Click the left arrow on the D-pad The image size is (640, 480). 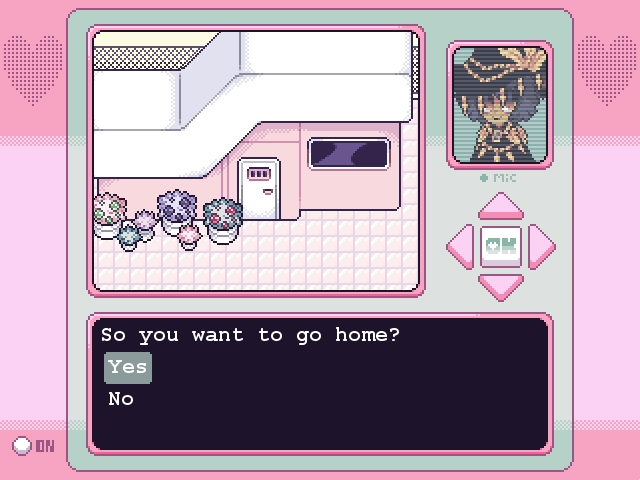pyautogui.click(x=461, y=246)
